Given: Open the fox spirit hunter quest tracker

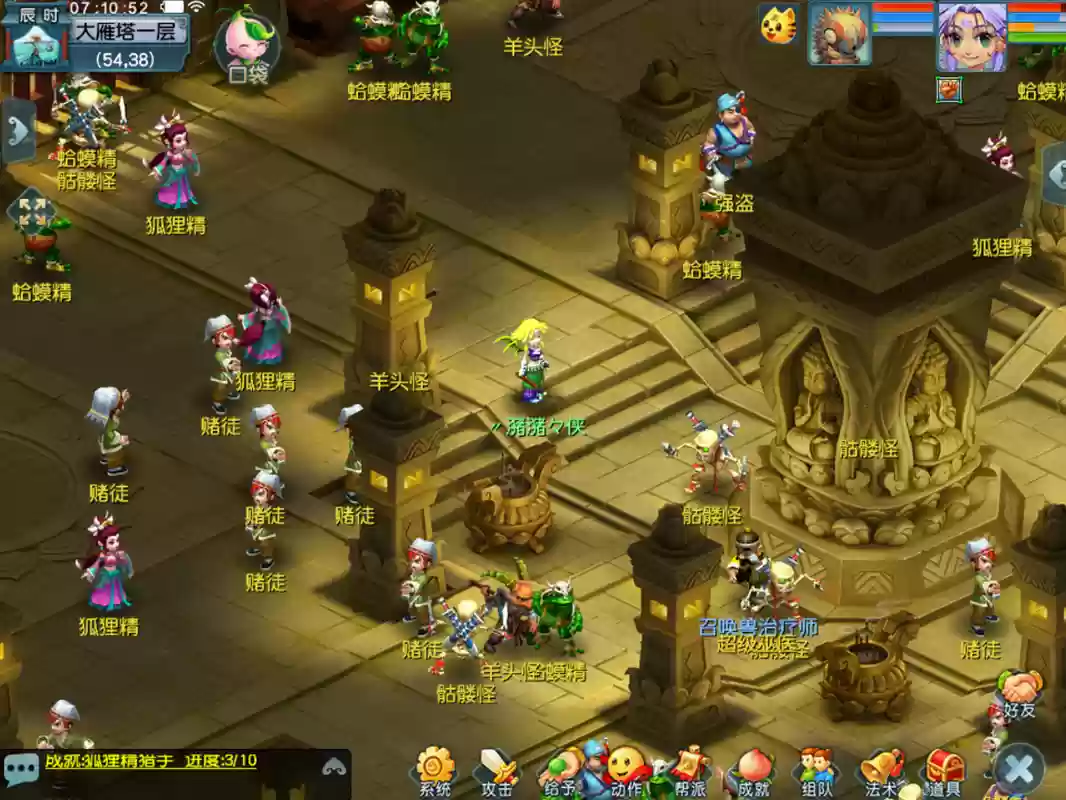Looking at the screenshot, I should coord(150,761).
